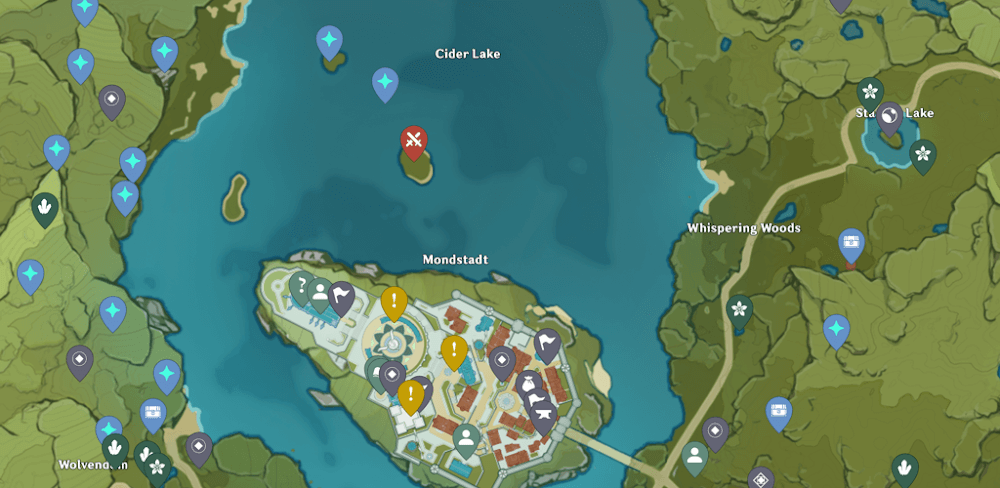Select the red crossed-swords marker on Cider Lake
Viewport: 1000px width, 488px height.
pos(414,141)
